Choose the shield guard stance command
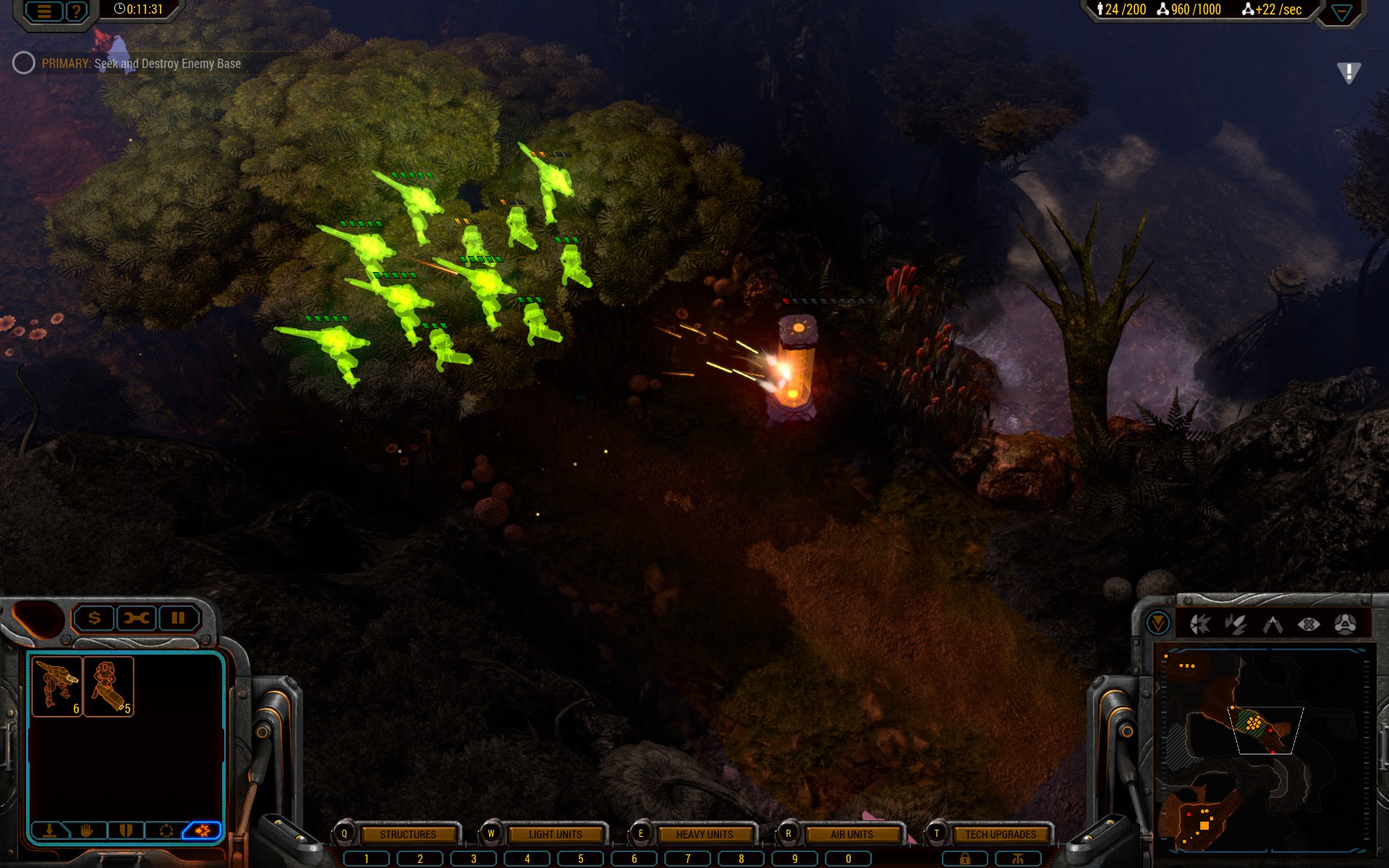The width and height of the screenshot is (1389, 868). [126, 830]
